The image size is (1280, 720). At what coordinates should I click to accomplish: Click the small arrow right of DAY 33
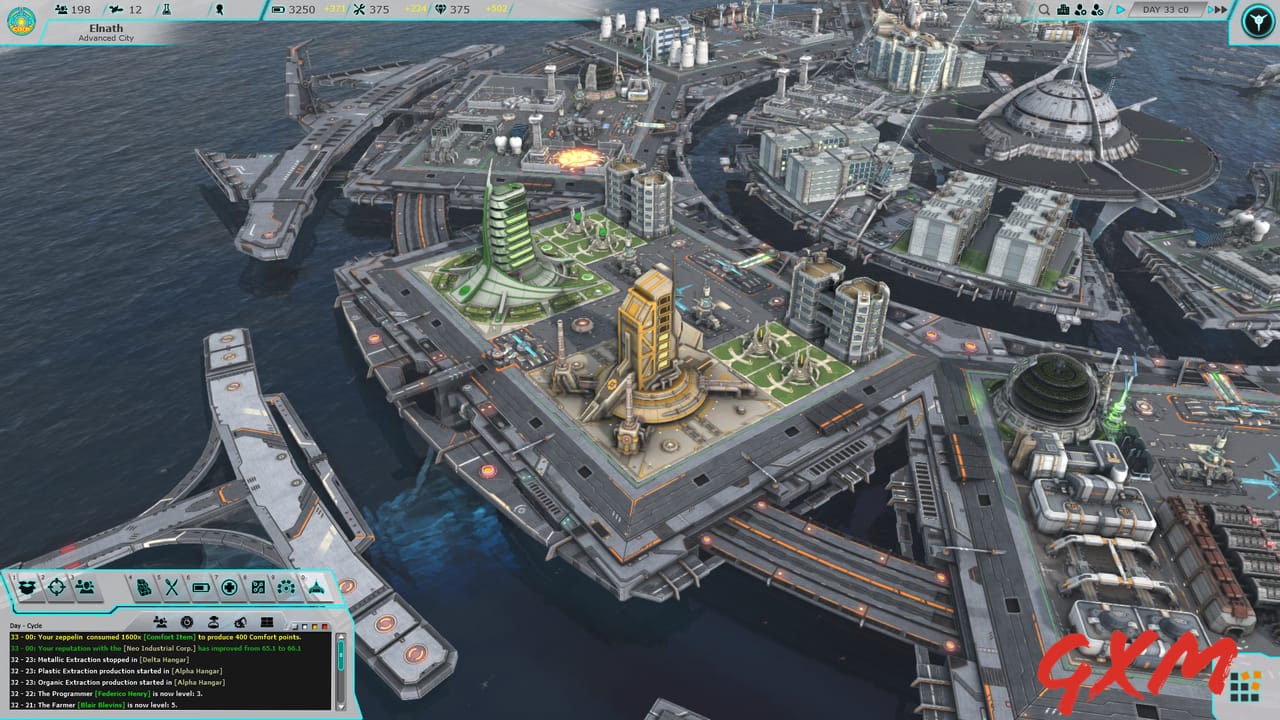[x=1210, y=9]
